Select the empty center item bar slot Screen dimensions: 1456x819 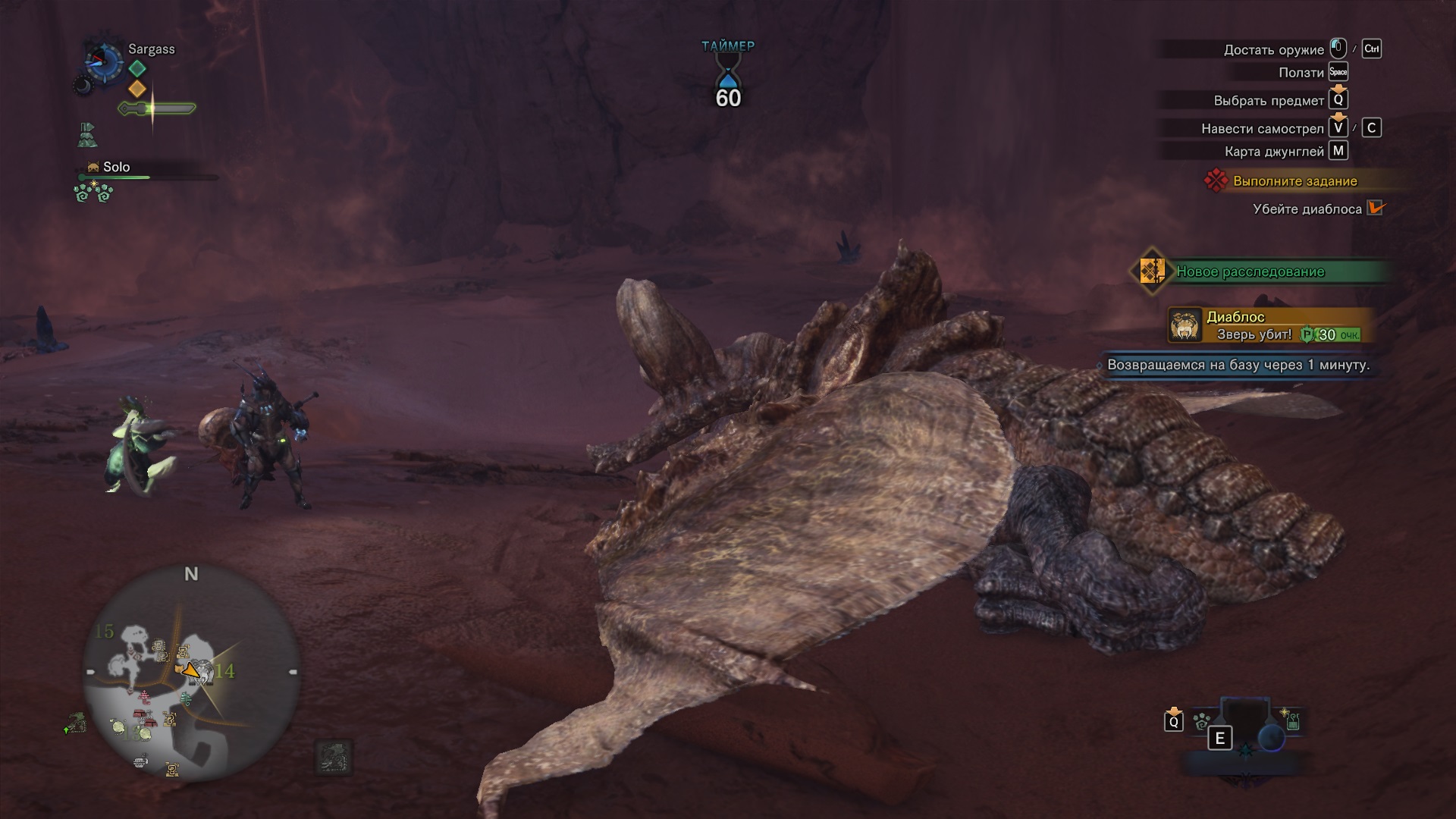click(1244, 719)
